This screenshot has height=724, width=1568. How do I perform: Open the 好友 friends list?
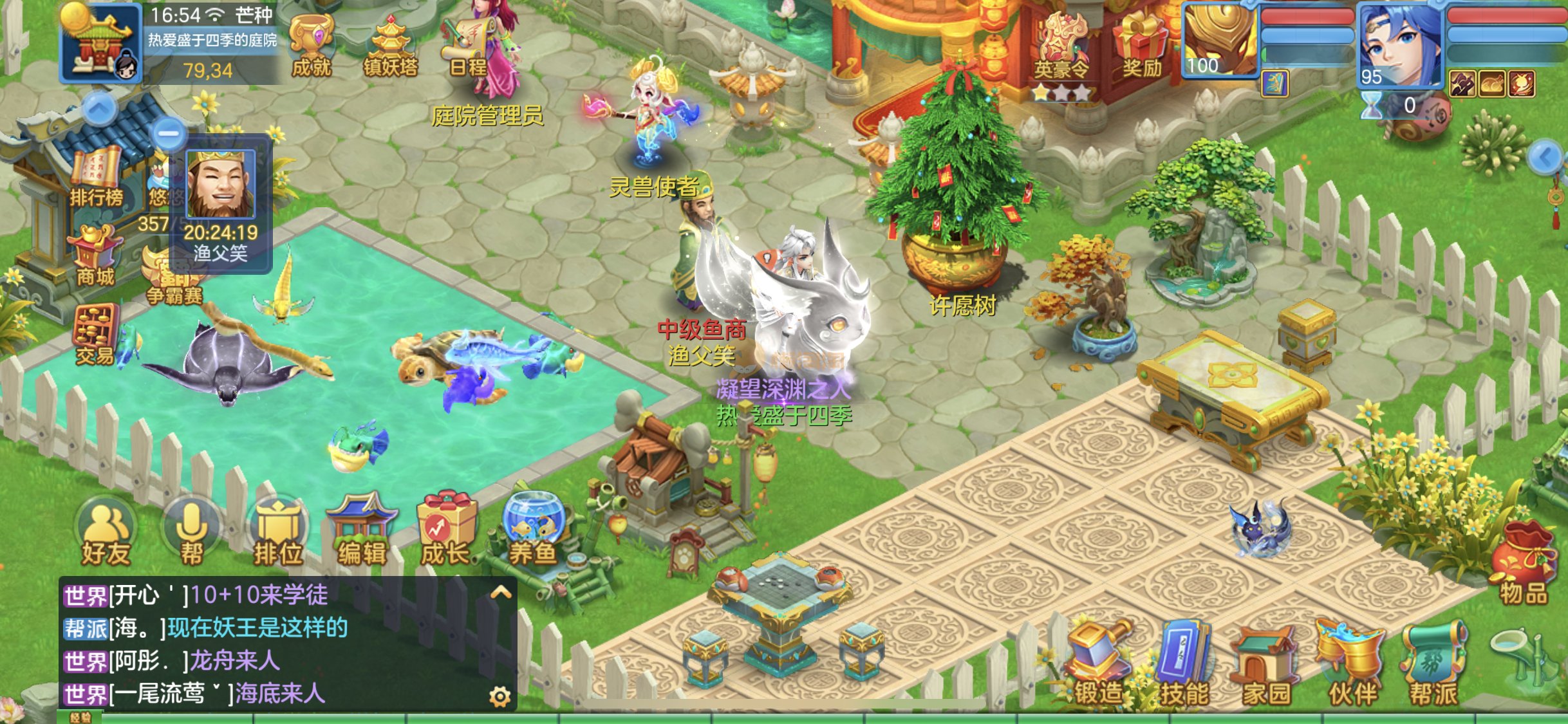click(x=106, y=535)
